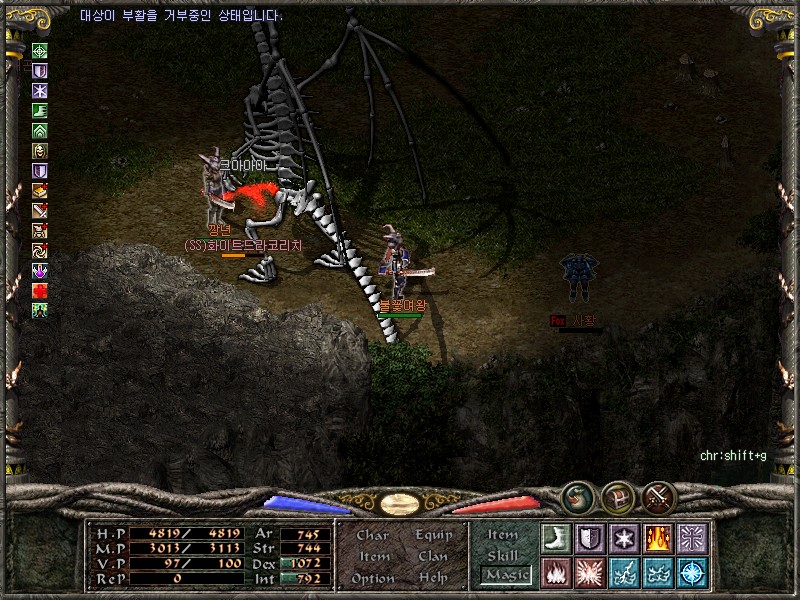Open the Item menu entry below Char
The width and height of the screenshot is (800, 600).
[x=373, y=556]
